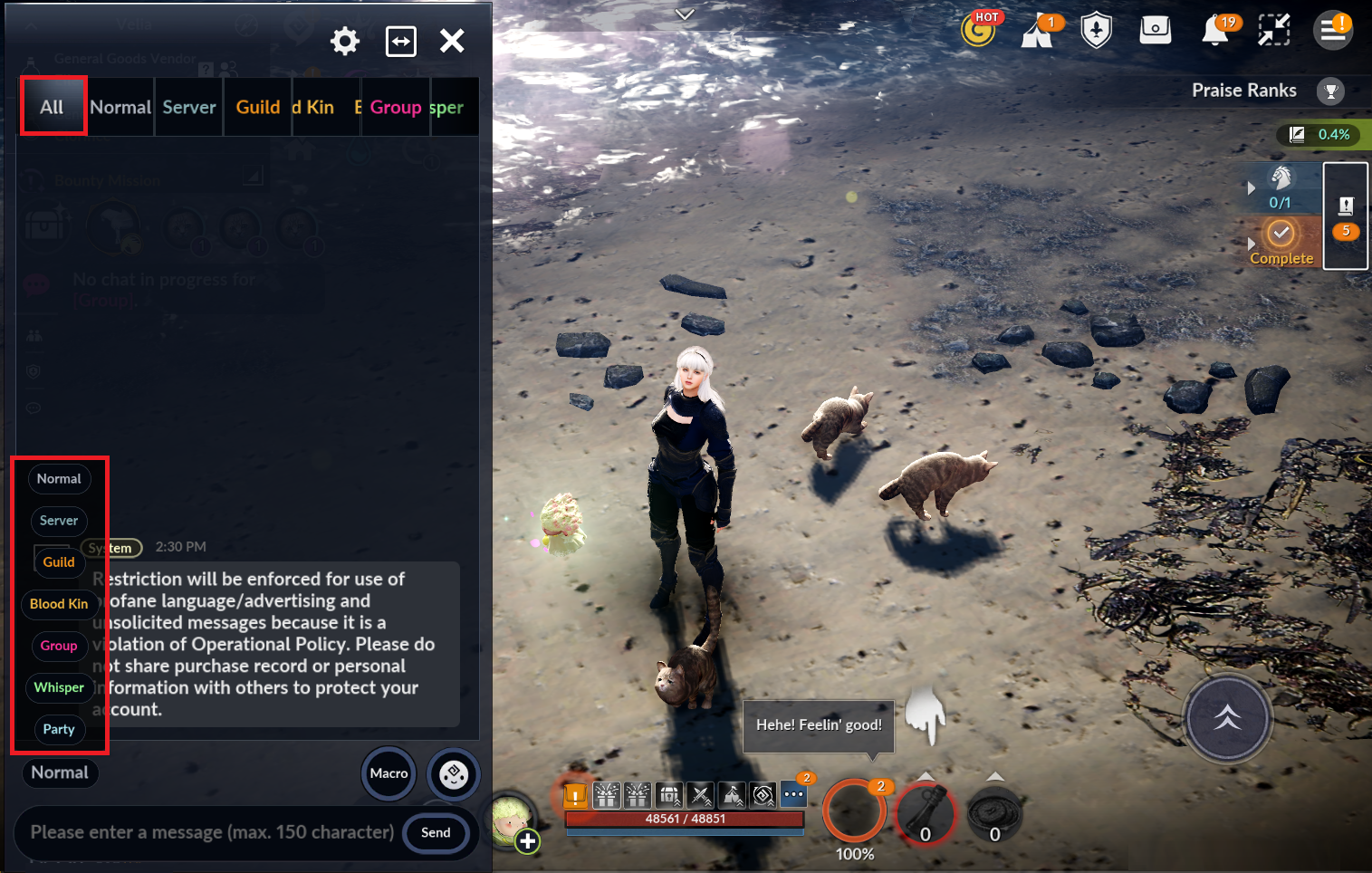Open the HOT event coin icon
1372x873 pixels.
click(979, 30)
